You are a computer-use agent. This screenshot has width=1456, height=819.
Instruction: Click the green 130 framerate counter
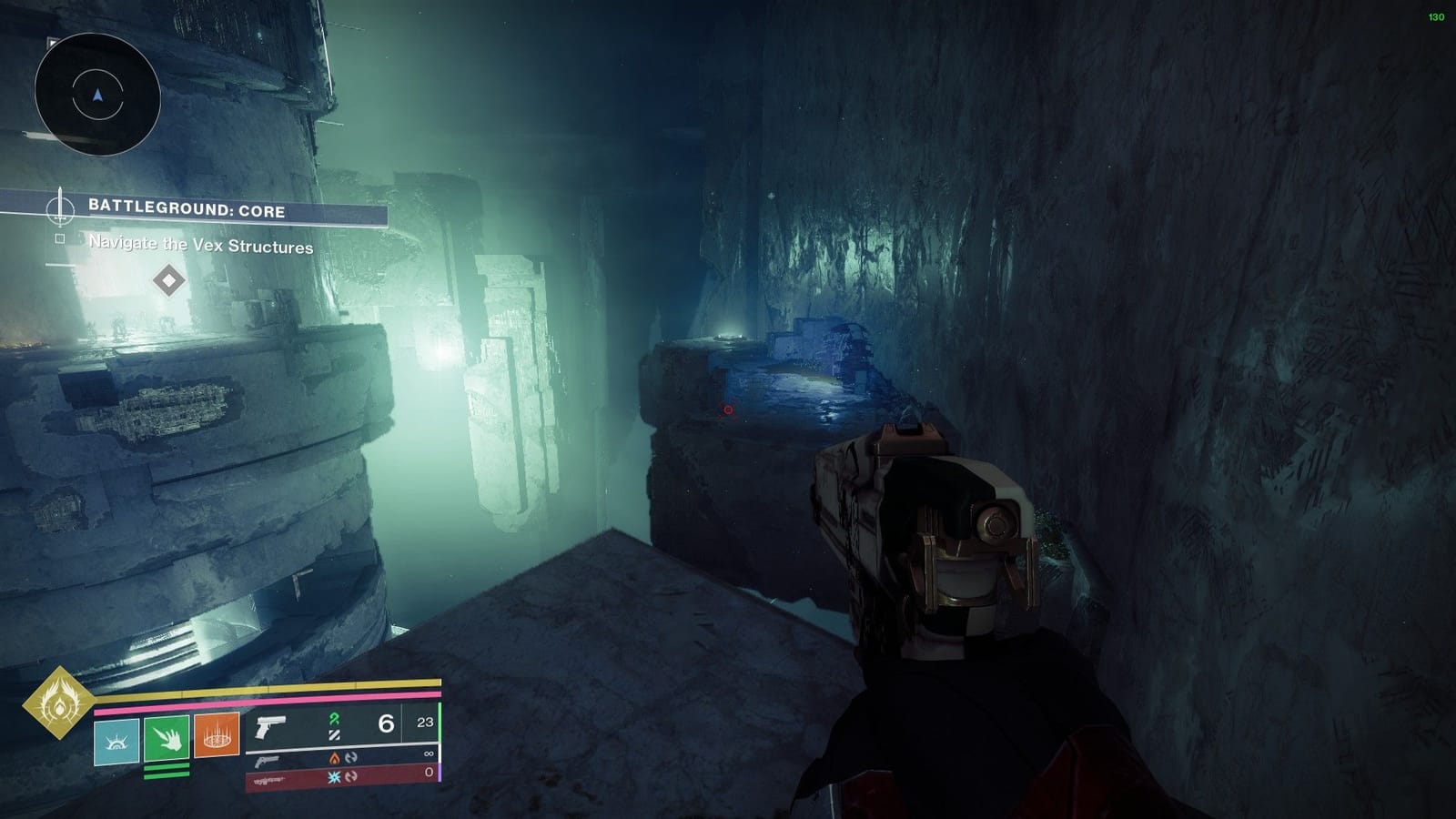[1436, 15]
